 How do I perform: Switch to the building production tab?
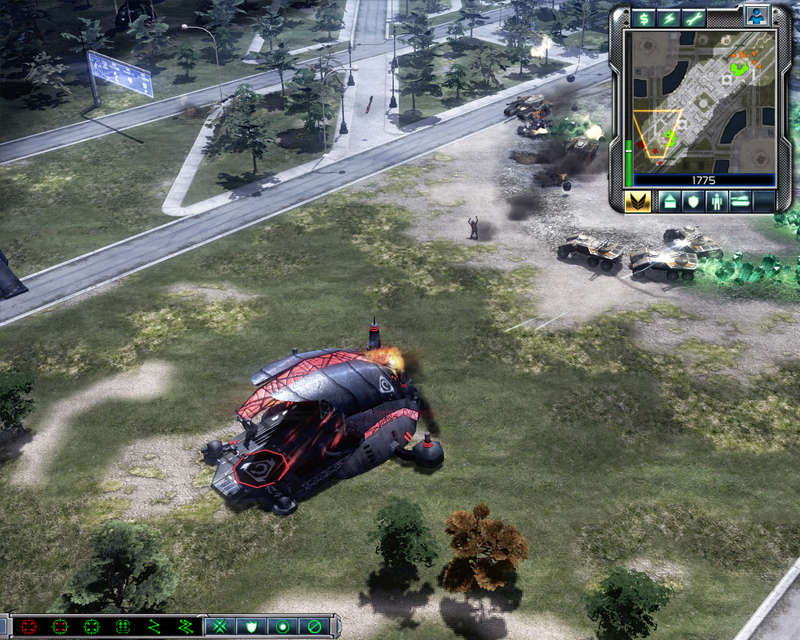pyautogui.click(x=669, y=201)
